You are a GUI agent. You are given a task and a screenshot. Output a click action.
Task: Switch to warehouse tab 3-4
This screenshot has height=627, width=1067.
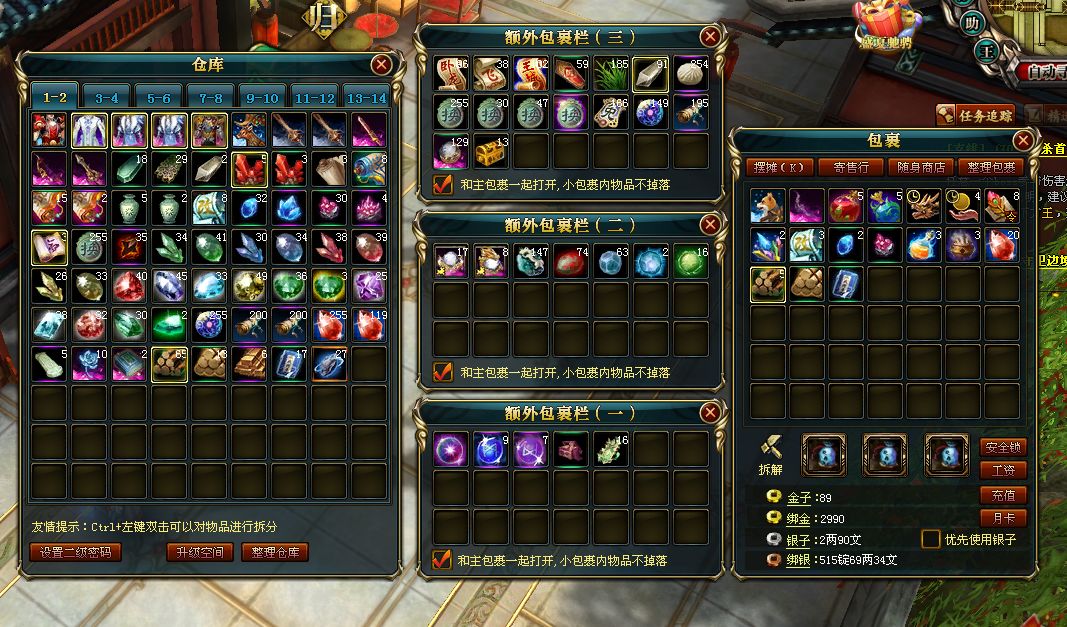pyautogui.click(x=107, y=97)
